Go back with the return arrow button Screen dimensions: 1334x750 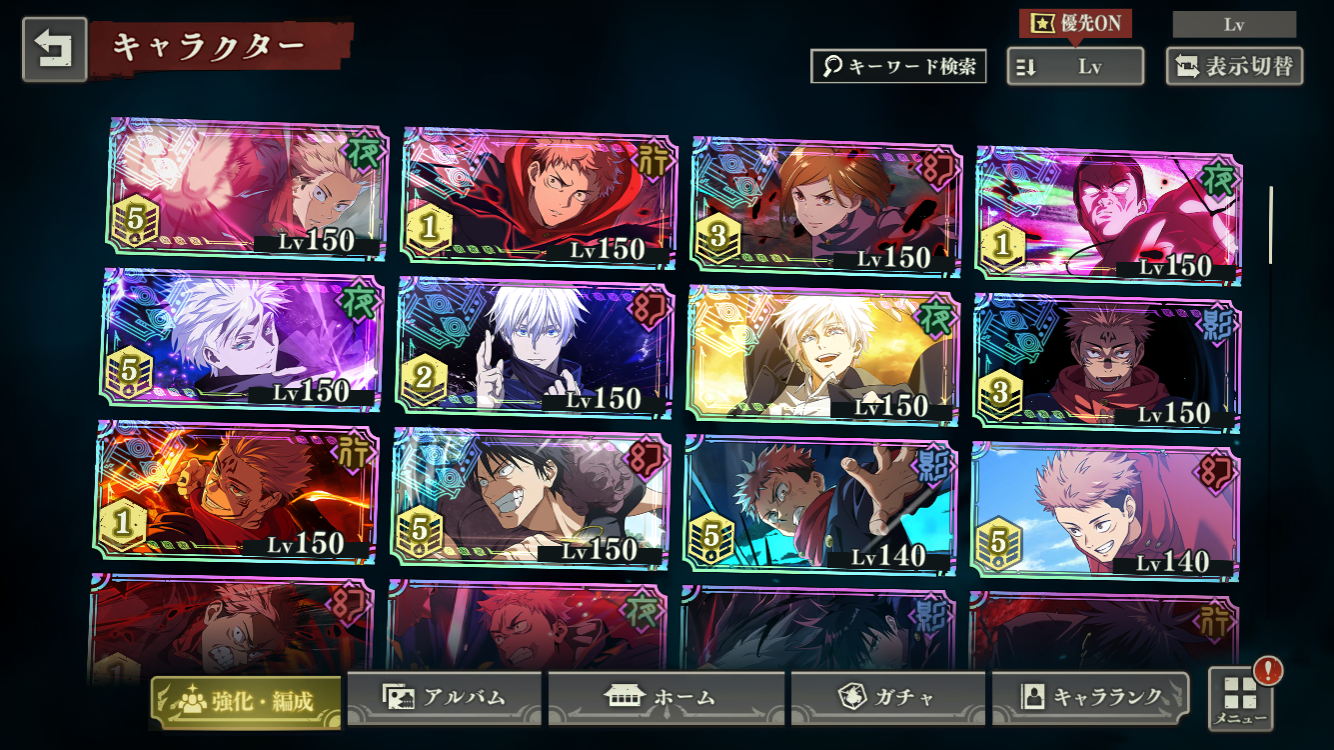coord(54,49)
